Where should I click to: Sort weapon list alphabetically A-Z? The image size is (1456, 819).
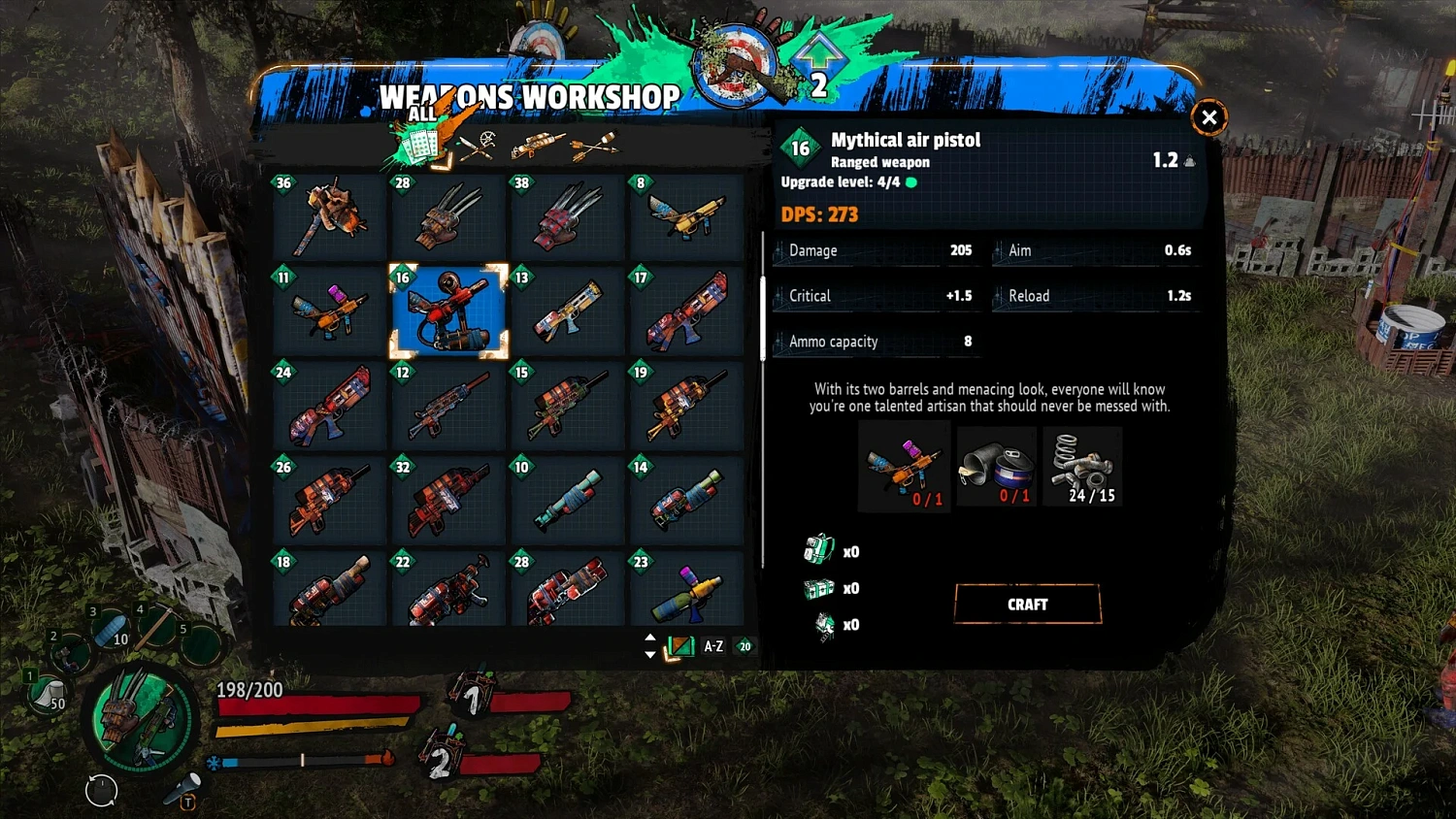tap(713, 646)
